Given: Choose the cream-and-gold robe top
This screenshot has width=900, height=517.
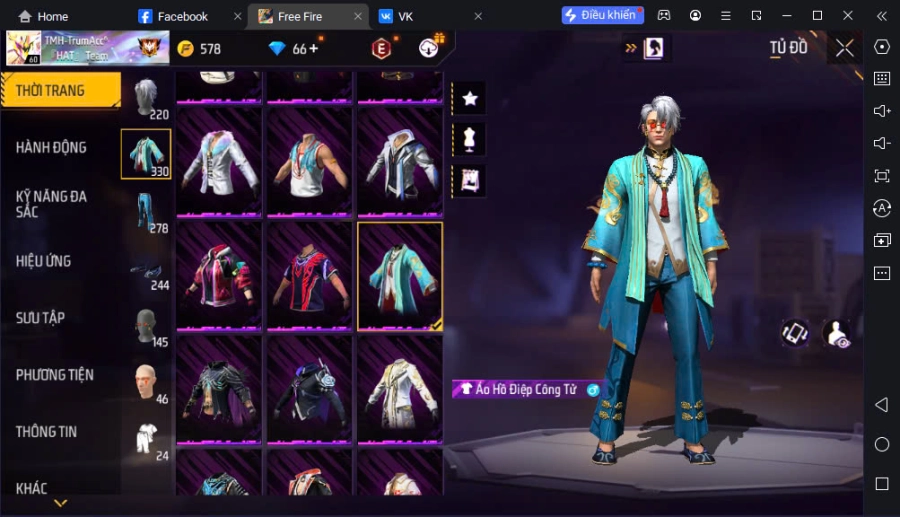Looking at the screenshot, I should [x=399, y=389].
